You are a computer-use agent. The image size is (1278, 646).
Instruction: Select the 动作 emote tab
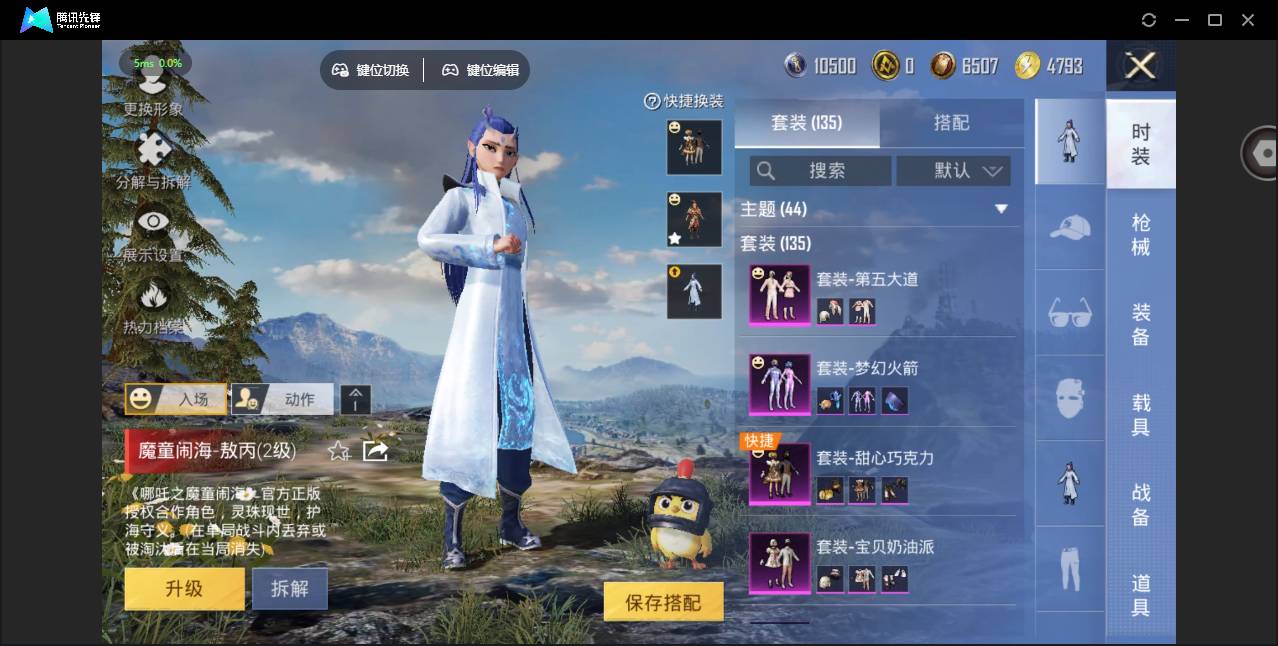(283, 399)
